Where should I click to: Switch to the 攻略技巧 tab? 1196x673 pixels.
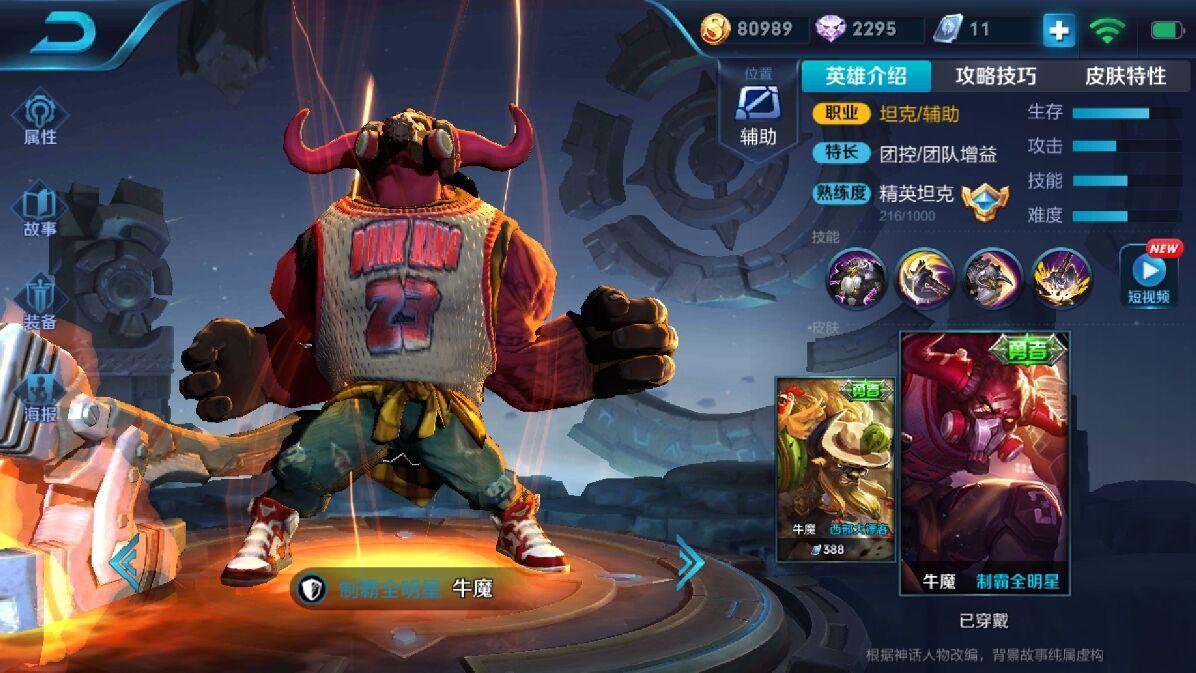click(996, 76)
